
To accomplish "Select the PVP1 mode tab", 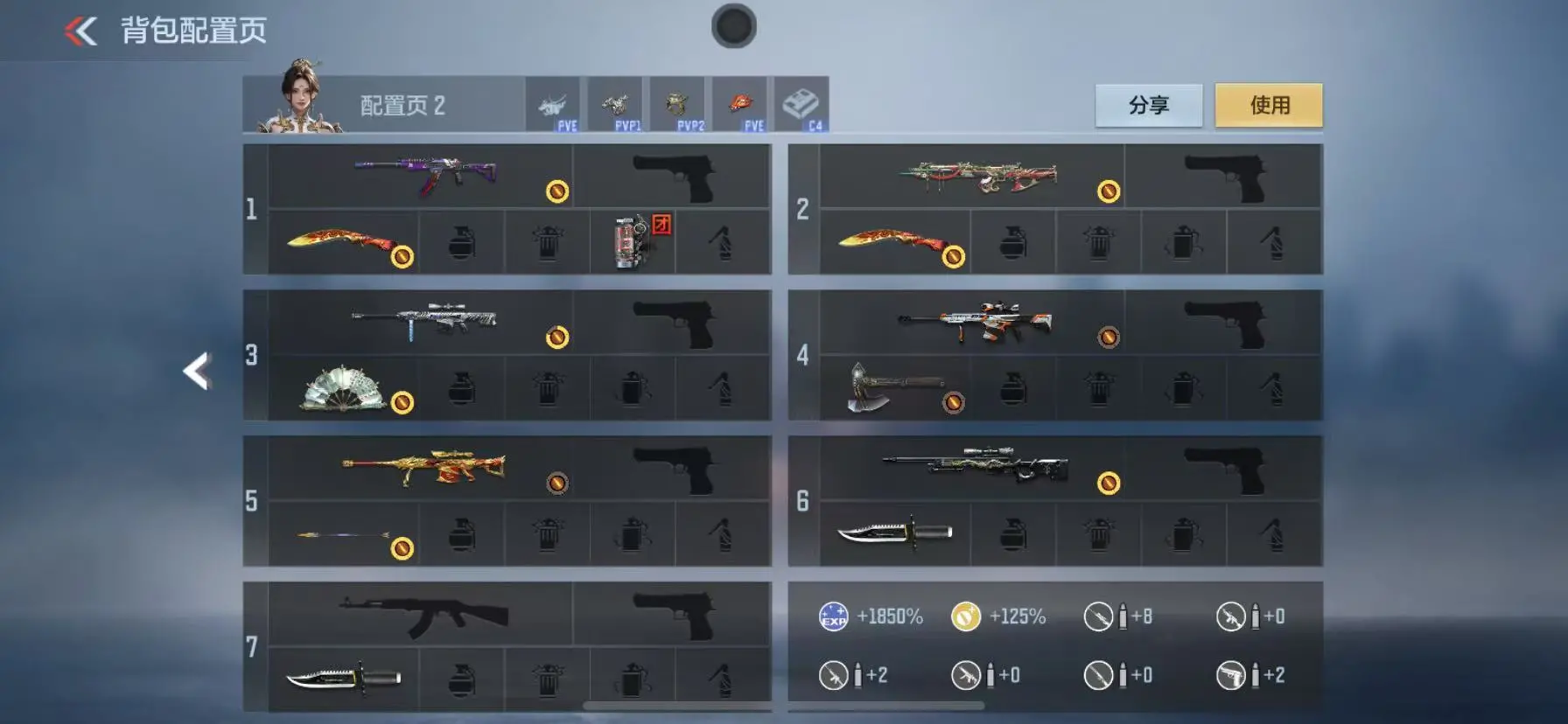I will point(615,106).
